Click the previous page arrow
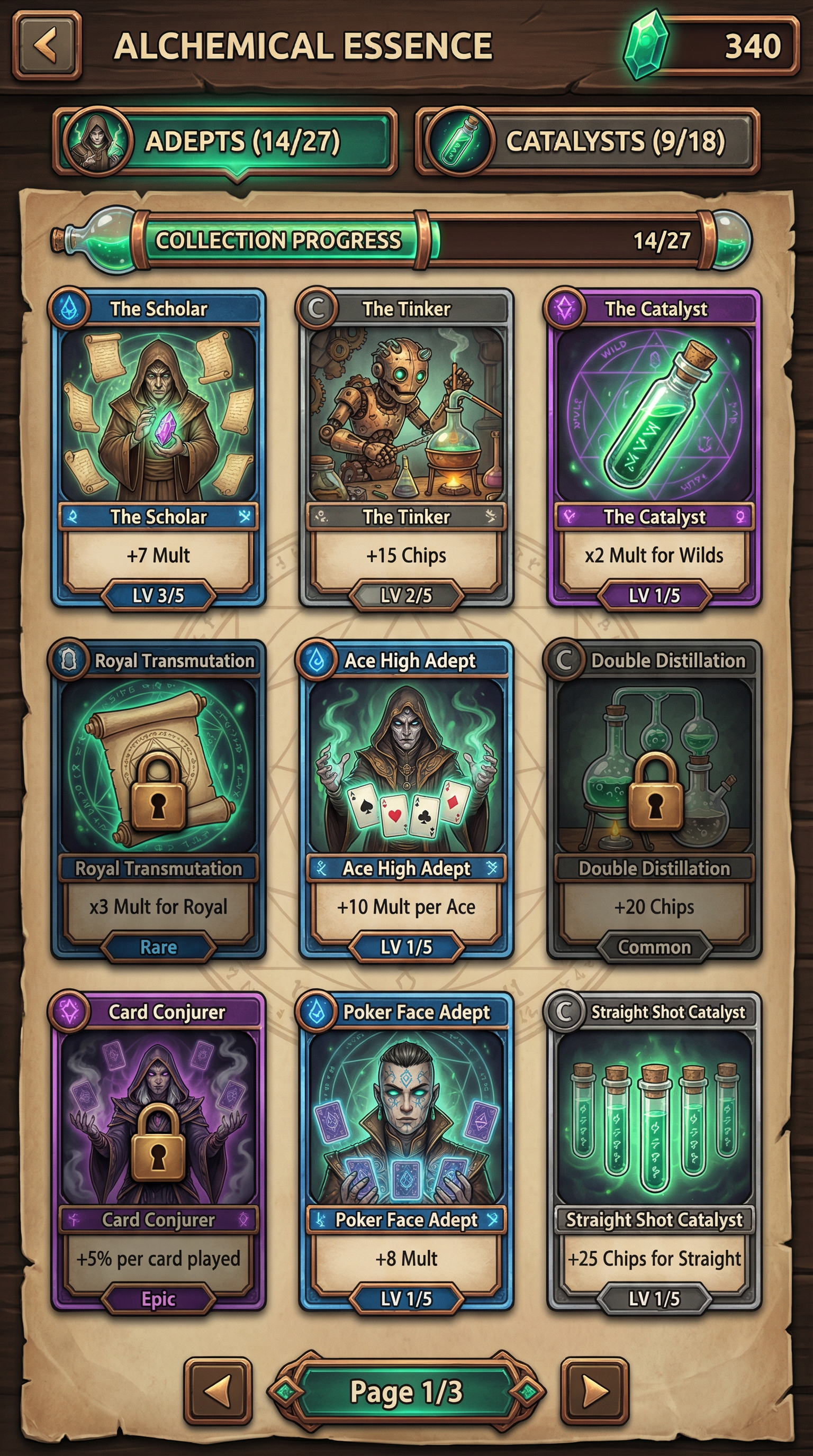This screenshot has width=813, height=1456. (218, 1391)
